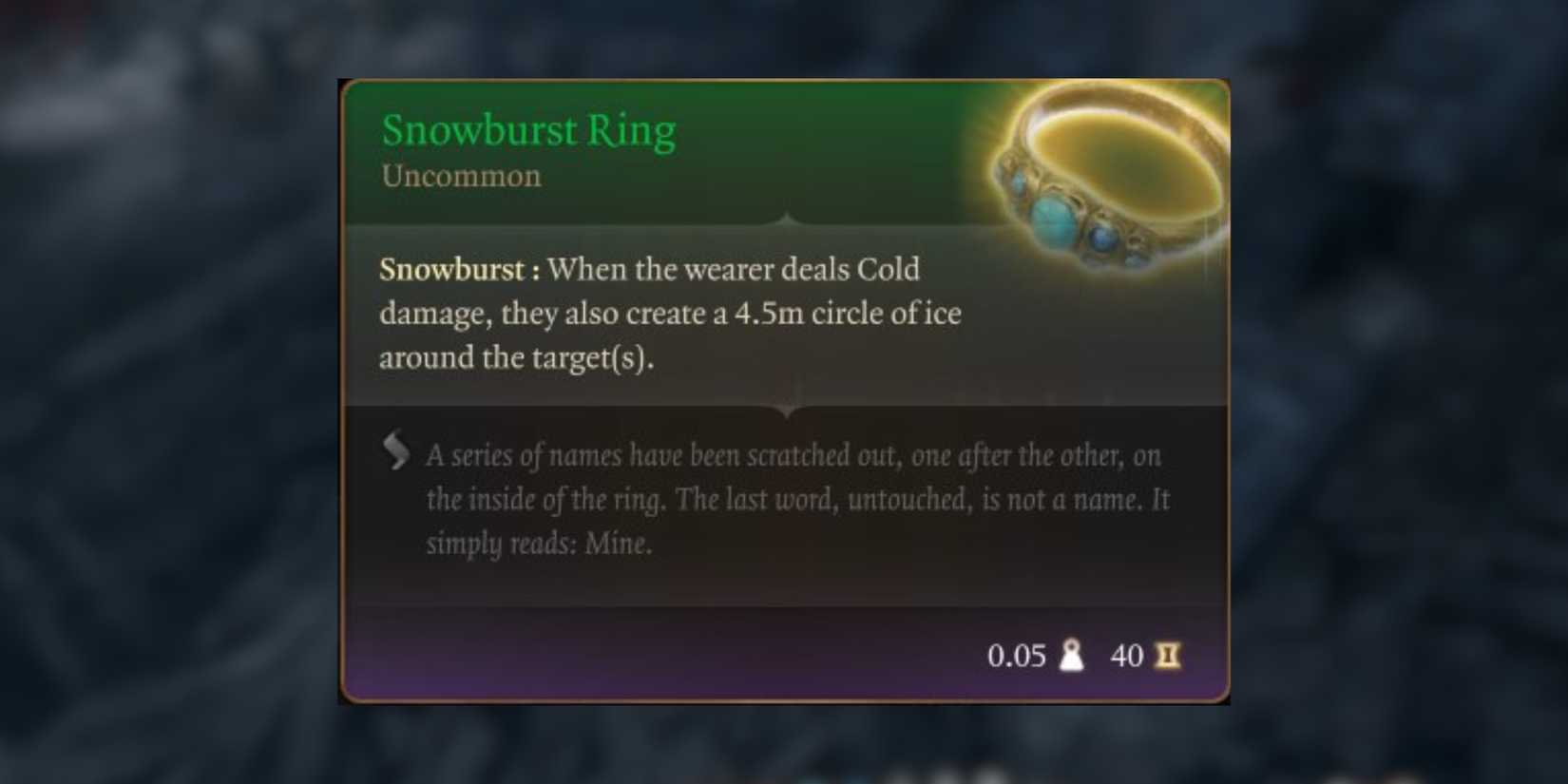Toggle the Uncommon rarity label
This screenshot has height=784, width=1568.
click(x=460, y=175)
